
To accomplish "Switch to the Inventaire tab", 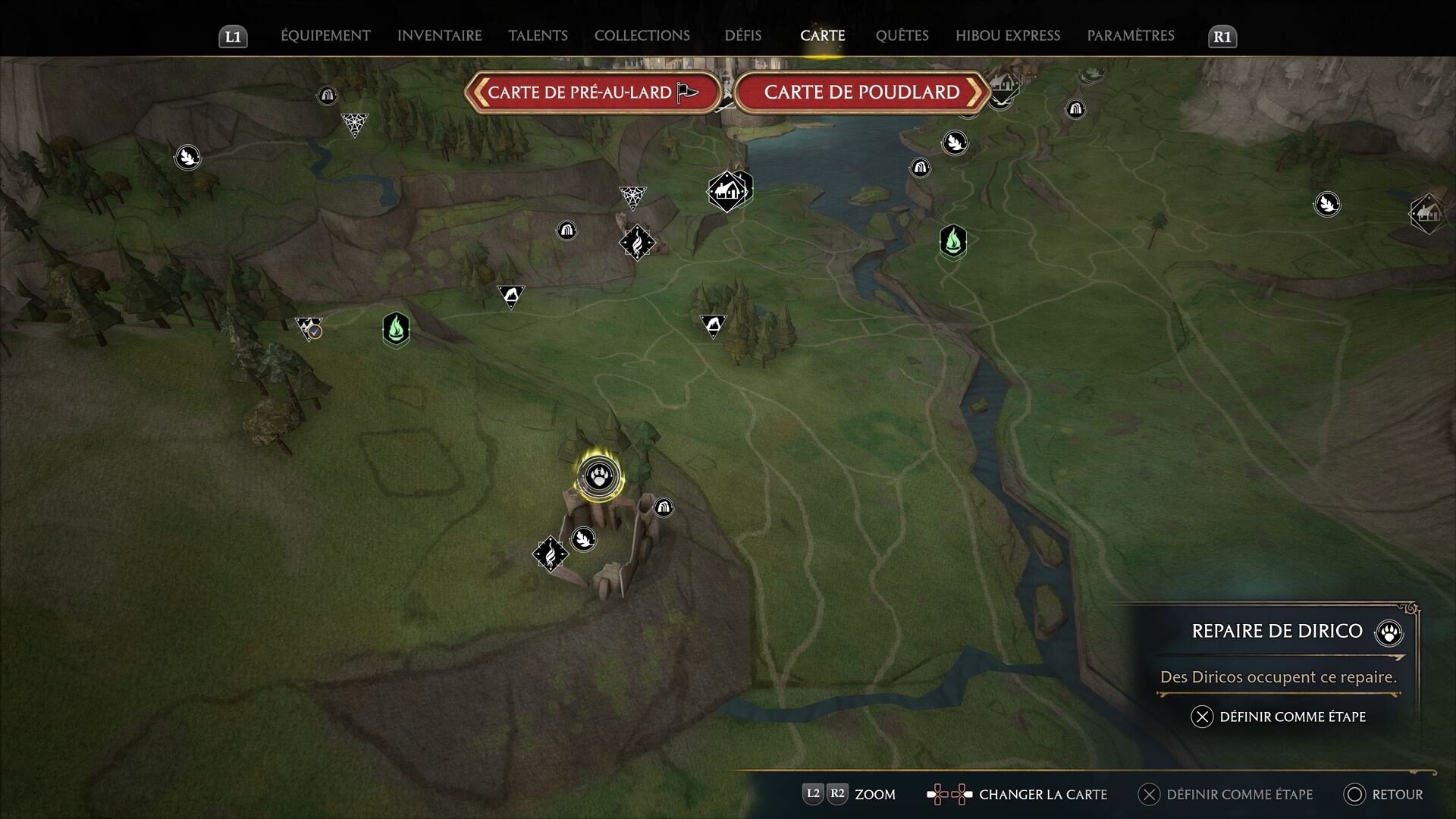I will [x=439, y=36].
